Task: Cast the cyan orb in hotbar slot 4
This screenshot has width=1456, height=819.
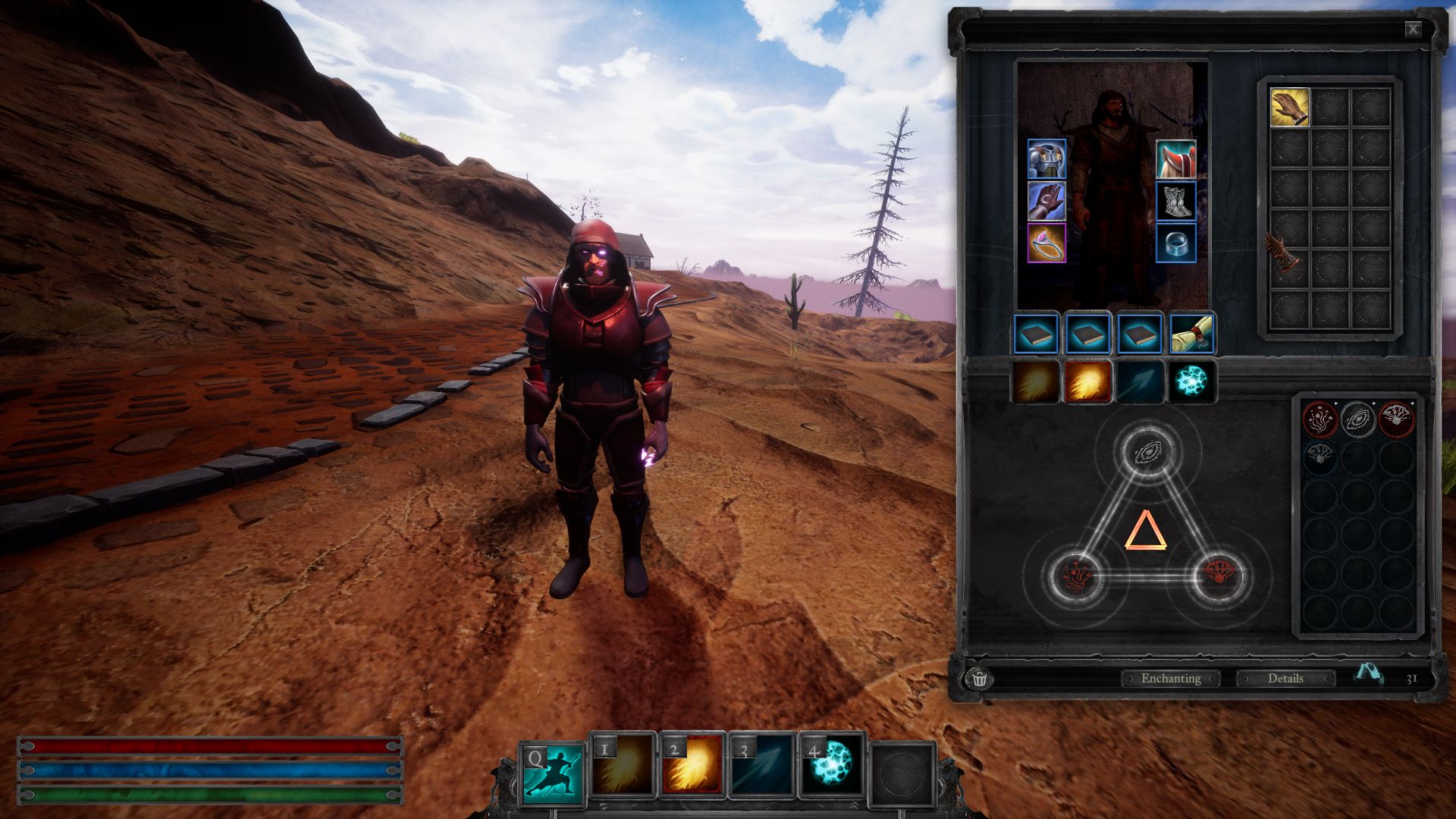Action: coord(832,766)
